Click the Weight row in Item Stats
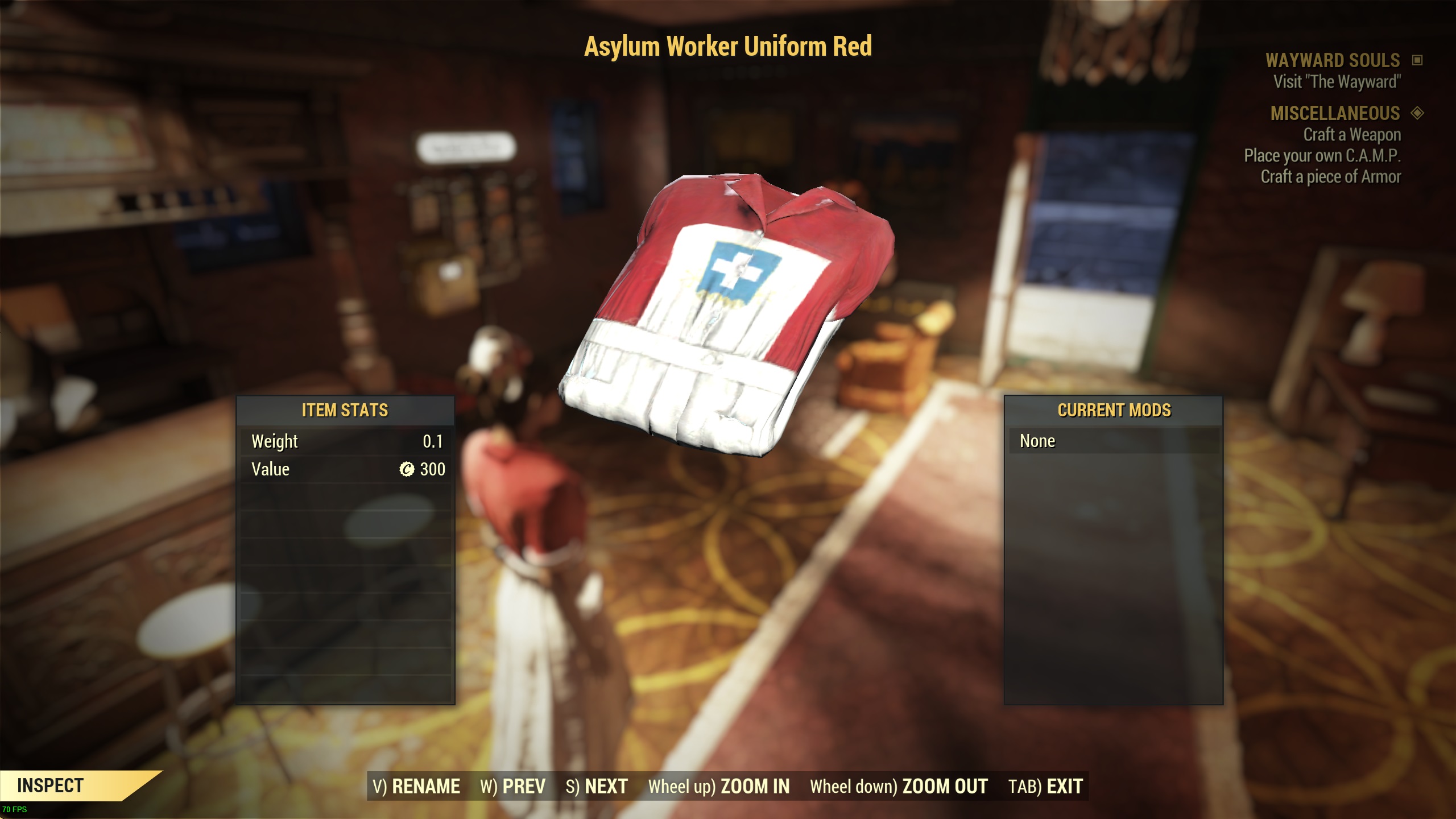The image size is (1456, 819). [x=275, y=441]
